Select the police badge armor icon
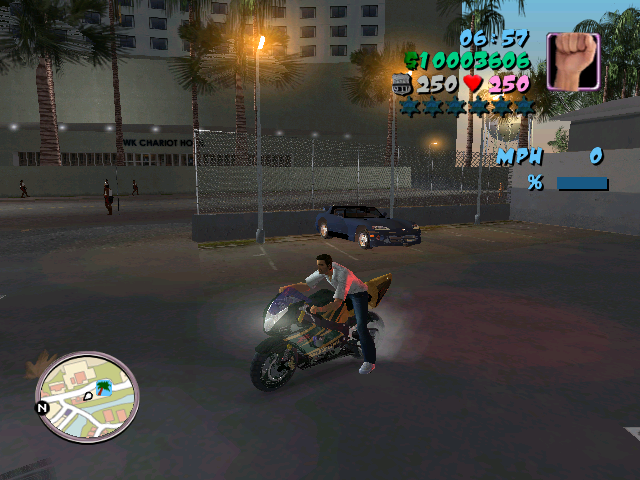The height and width of the screenshot is (480, 640). click(x=403, y=85)
